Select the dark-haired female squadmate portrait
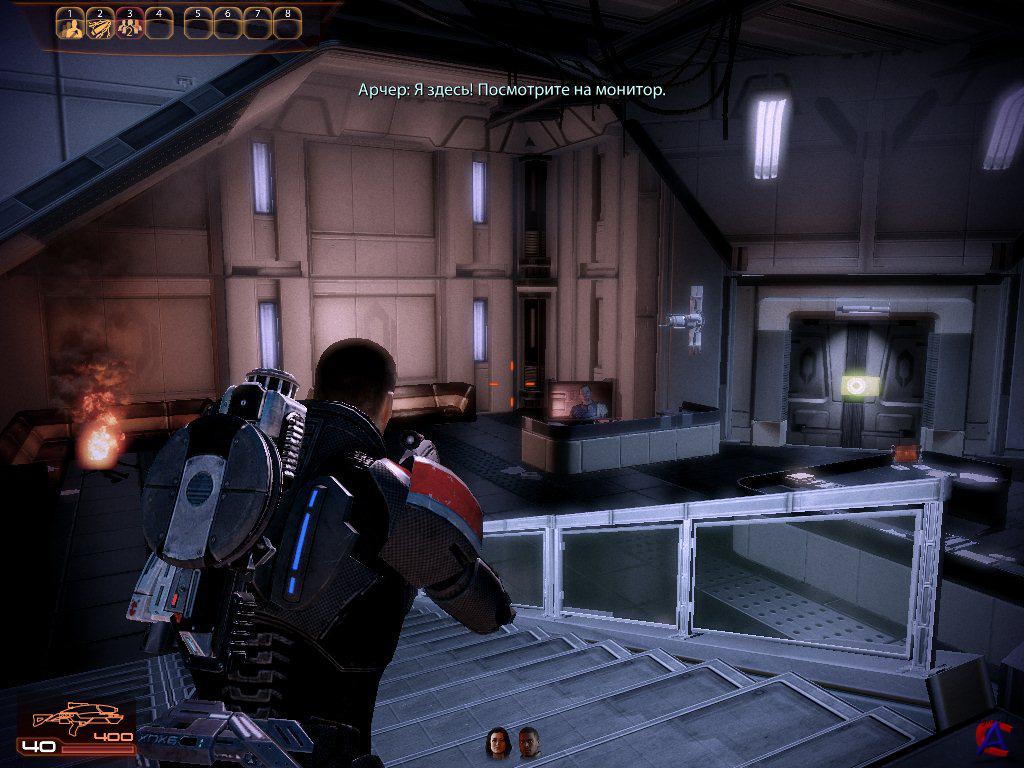This screenshot has width=1024, height=768. click(x=497, y=741)
